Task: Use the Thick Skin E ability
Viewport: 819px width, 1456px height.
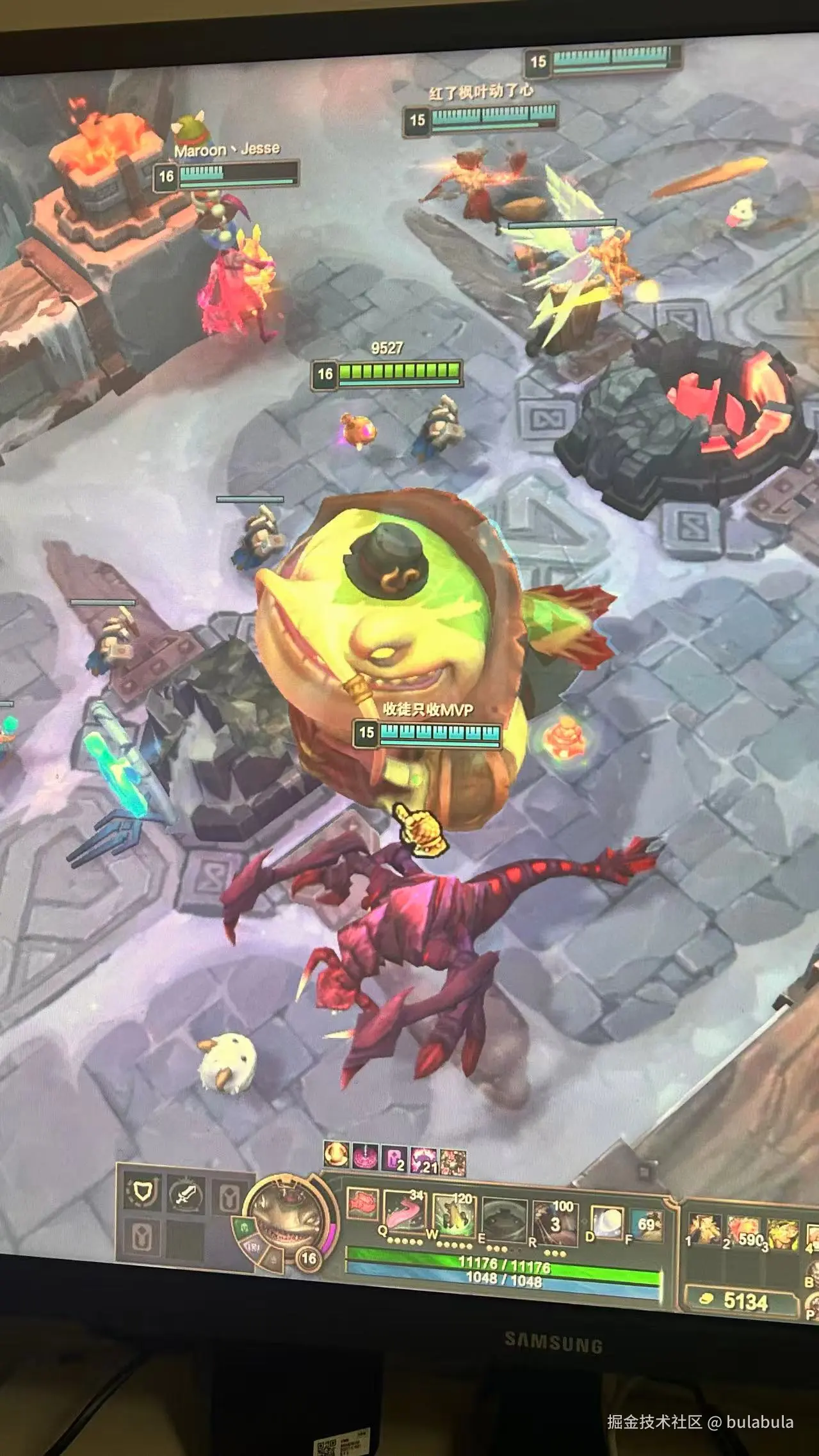Action: tap(503, 1215)
